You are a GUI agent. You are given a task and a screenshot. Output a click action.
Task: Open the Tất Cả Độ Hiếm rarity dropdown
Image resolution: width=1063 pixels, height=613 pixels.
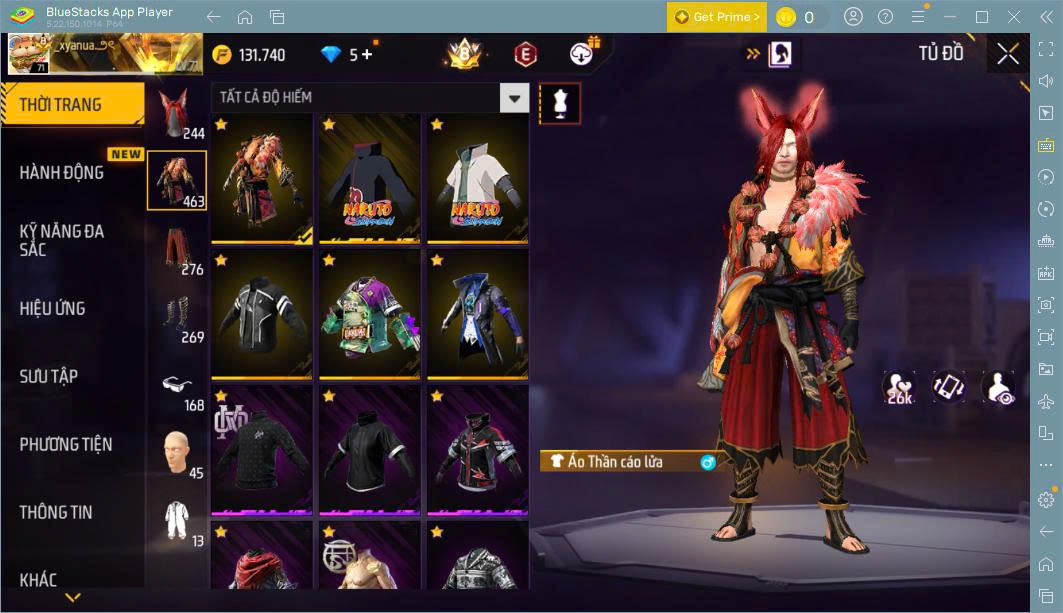tap(514, 97)
